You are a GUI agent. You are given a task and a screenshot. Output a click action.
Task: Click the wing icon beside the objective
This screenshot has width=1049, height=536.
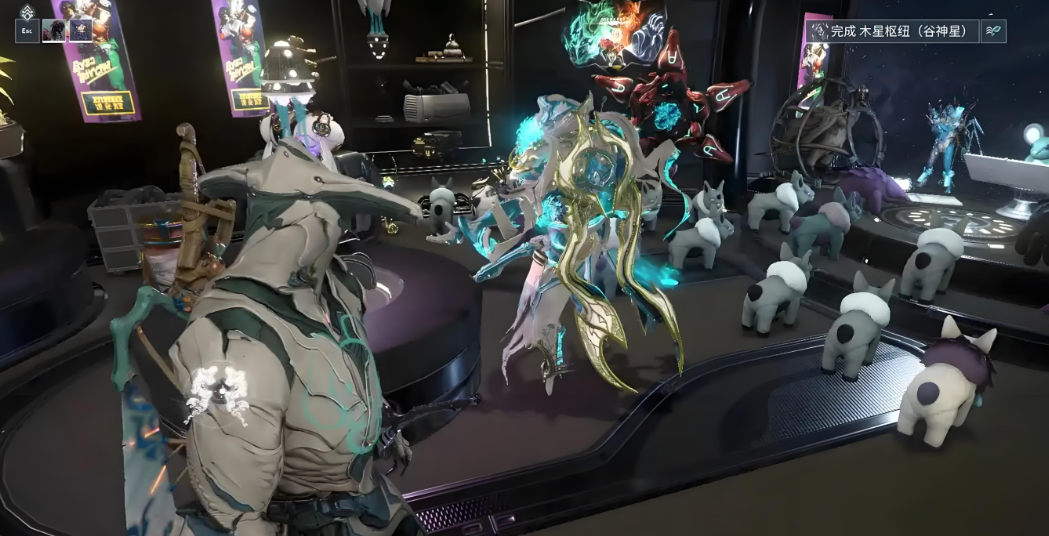(993, 31)
